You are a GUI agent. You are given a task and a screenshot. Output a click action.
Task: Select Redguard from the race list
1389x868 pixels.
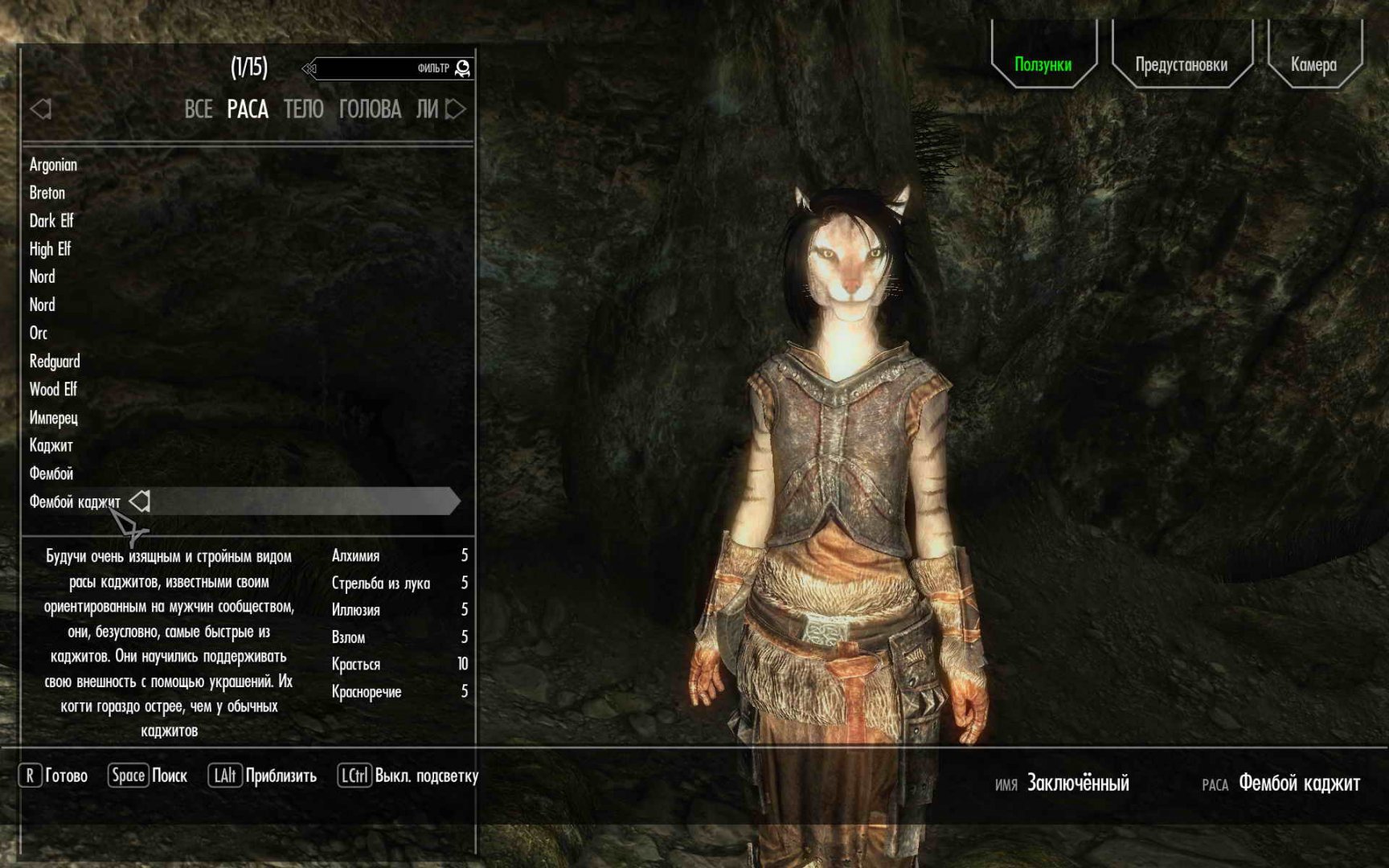[55, 361]
